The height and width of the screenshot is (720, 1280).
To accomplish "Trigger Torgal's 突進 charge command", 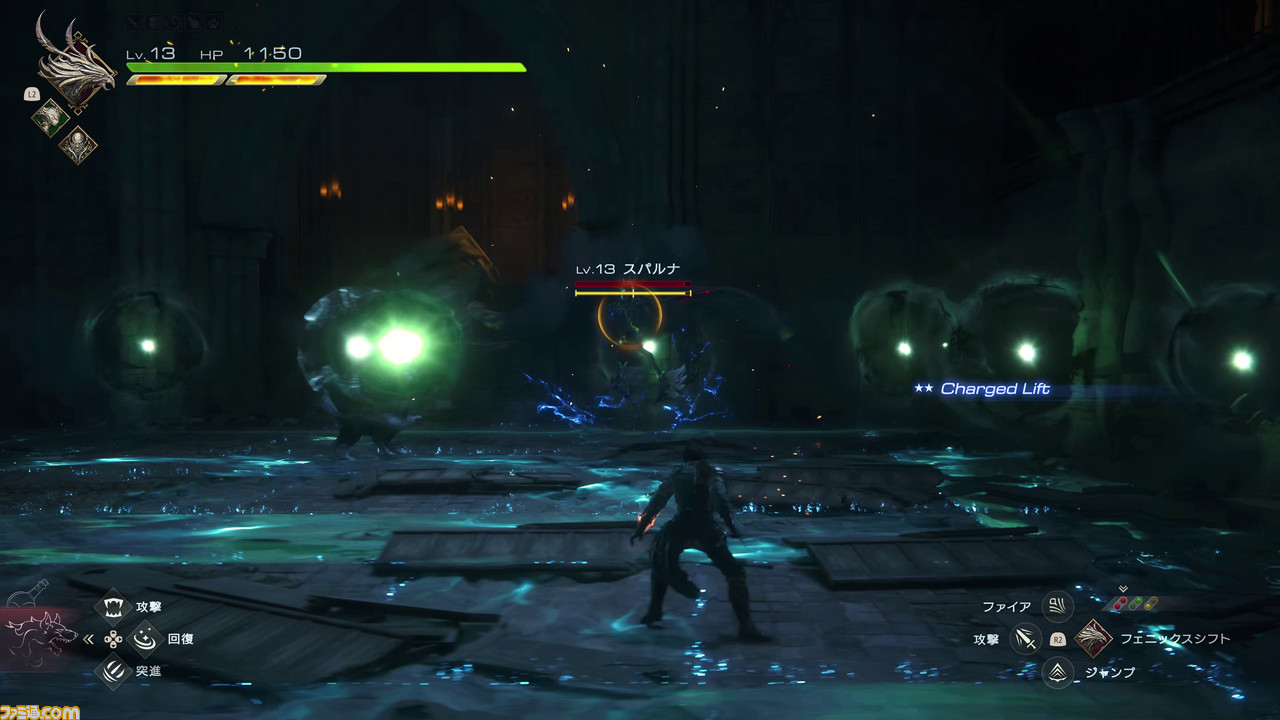I will point(114,671).
